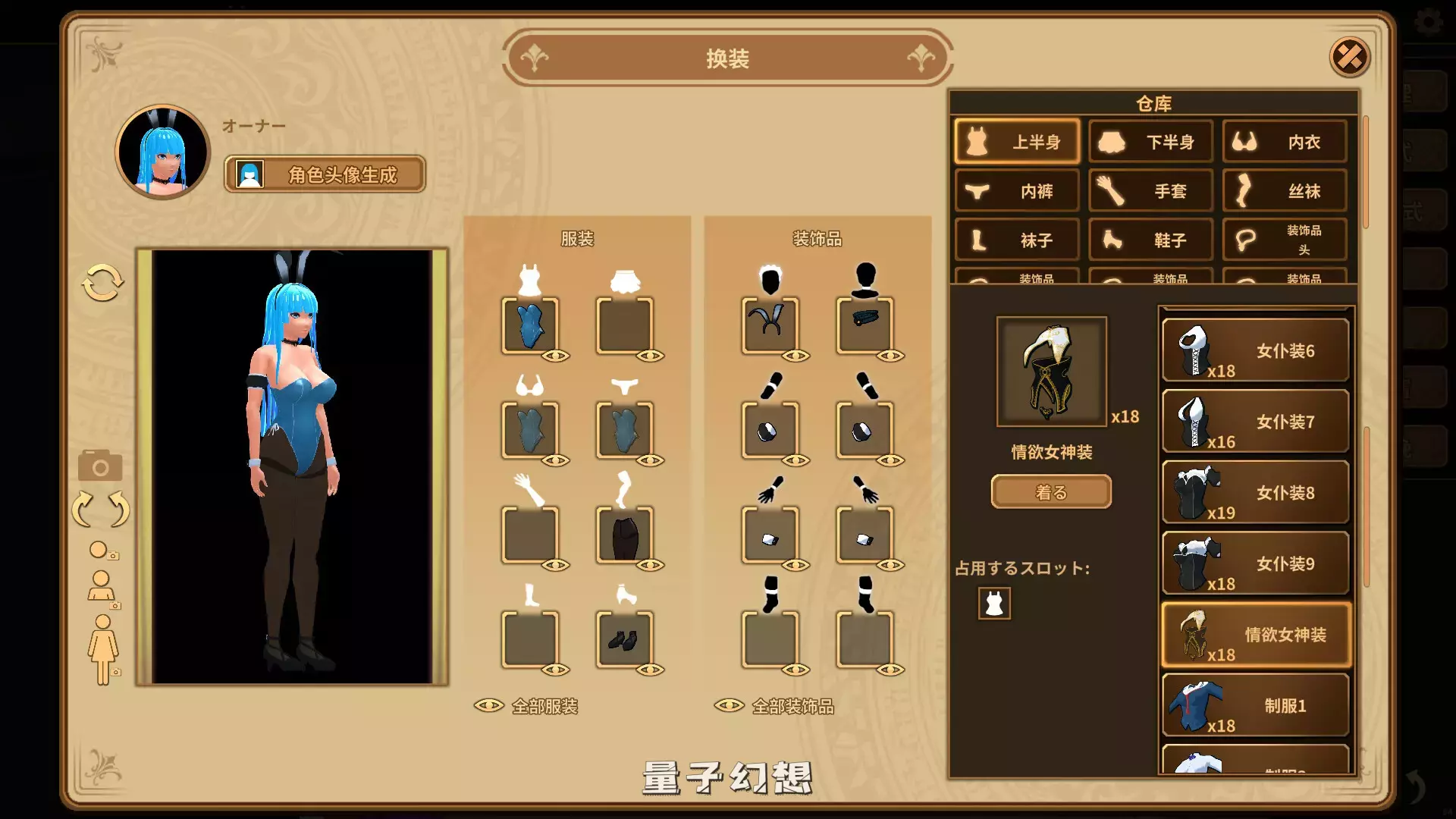The width and height of the screenshot is (1456, 819).
Task: Open the 鞋子 shoes category
Action: pyautogui.click(x=1150, y=240)
